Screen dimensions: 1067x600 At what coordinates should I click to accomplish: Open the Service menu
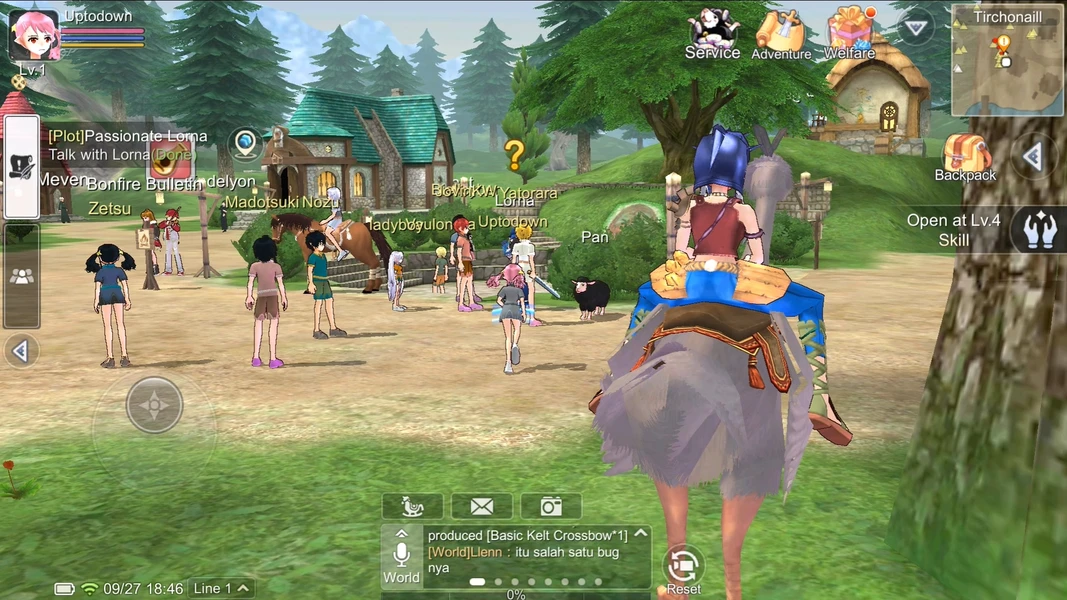tap(712, 34)
